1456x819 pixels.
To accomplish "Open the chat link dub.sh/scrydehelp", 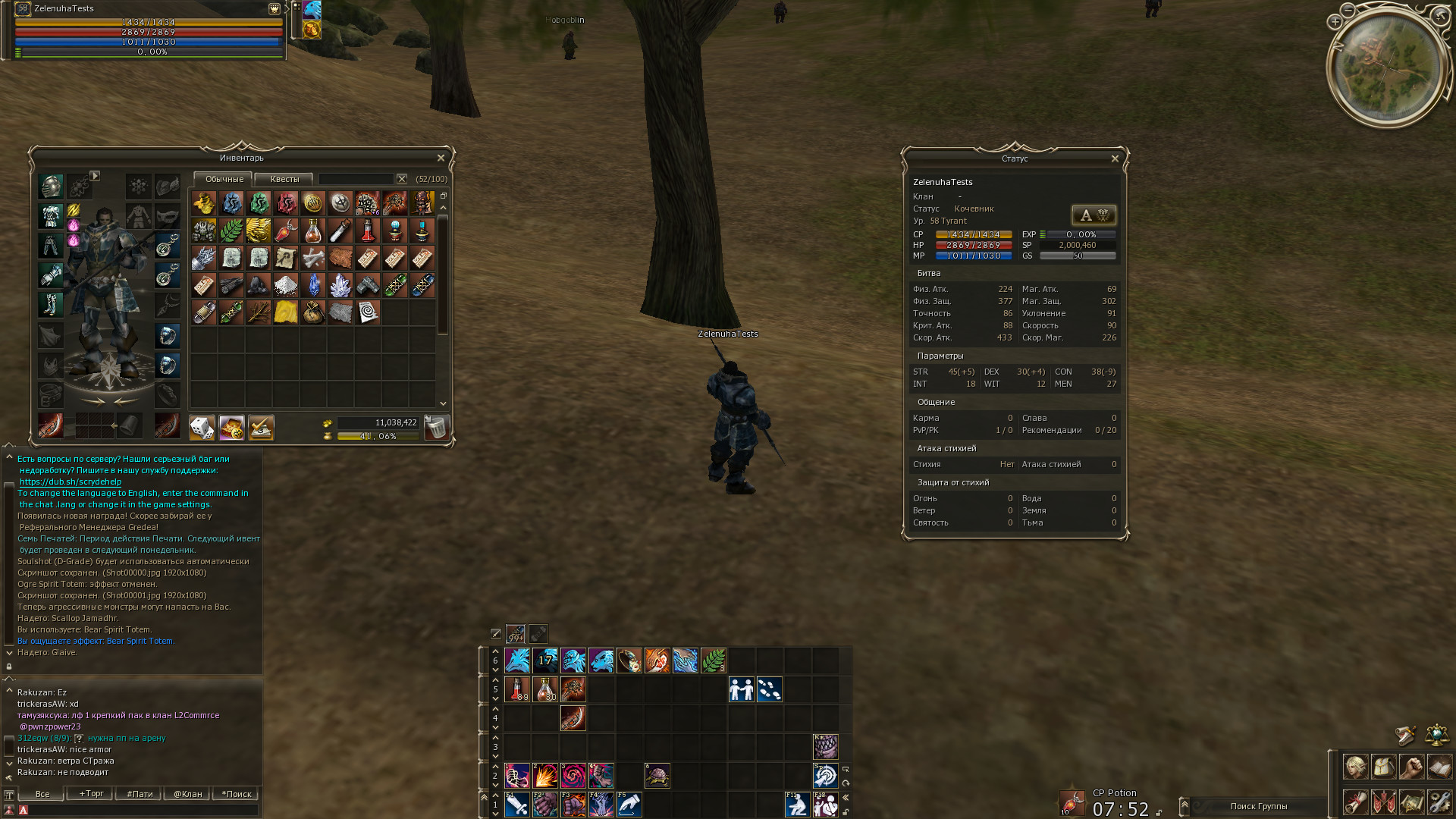I will (x=71, y=482).
